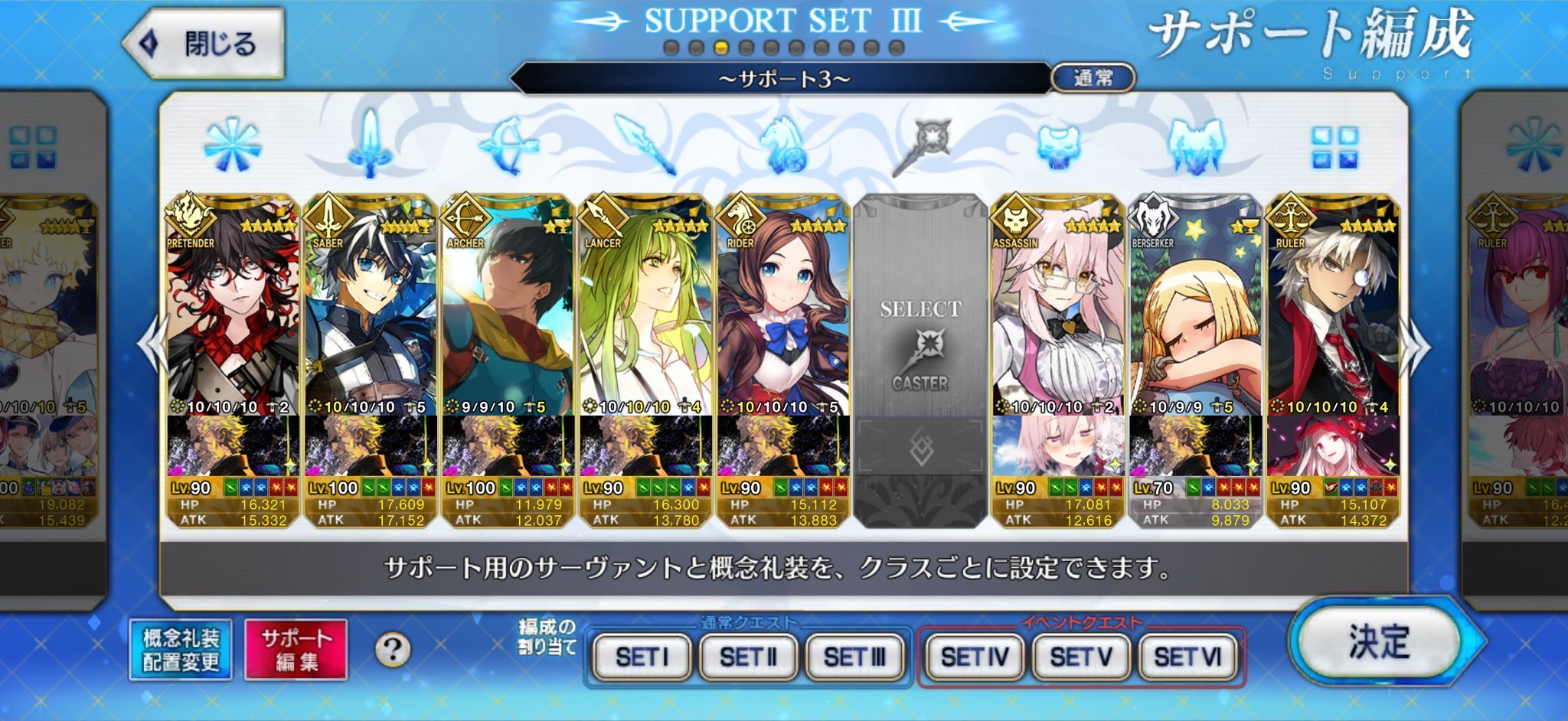
Task: Show help via the question mark icon
Action: click(x=393, y=650)
